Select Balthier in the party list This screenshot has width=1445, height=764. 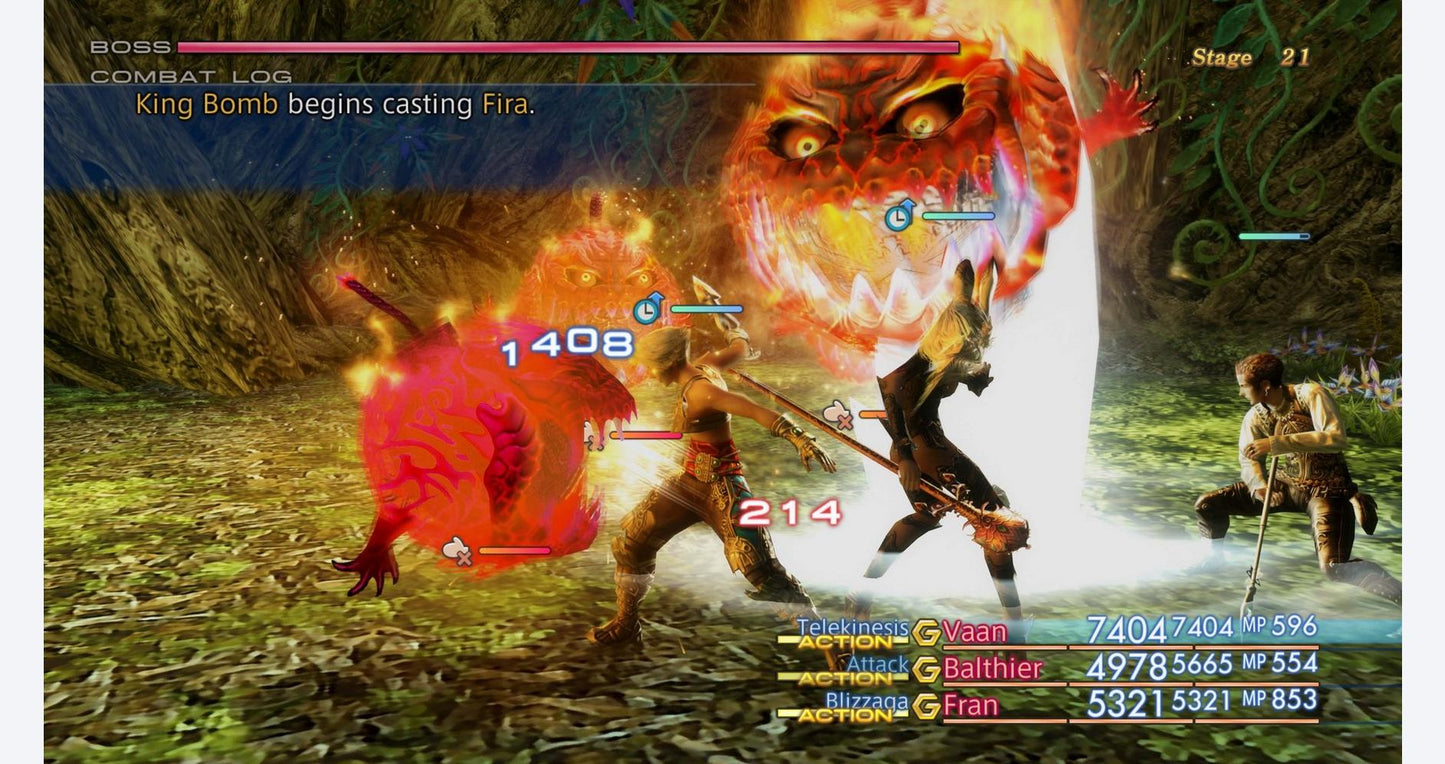pyautogui.click(x=992, y=668)
